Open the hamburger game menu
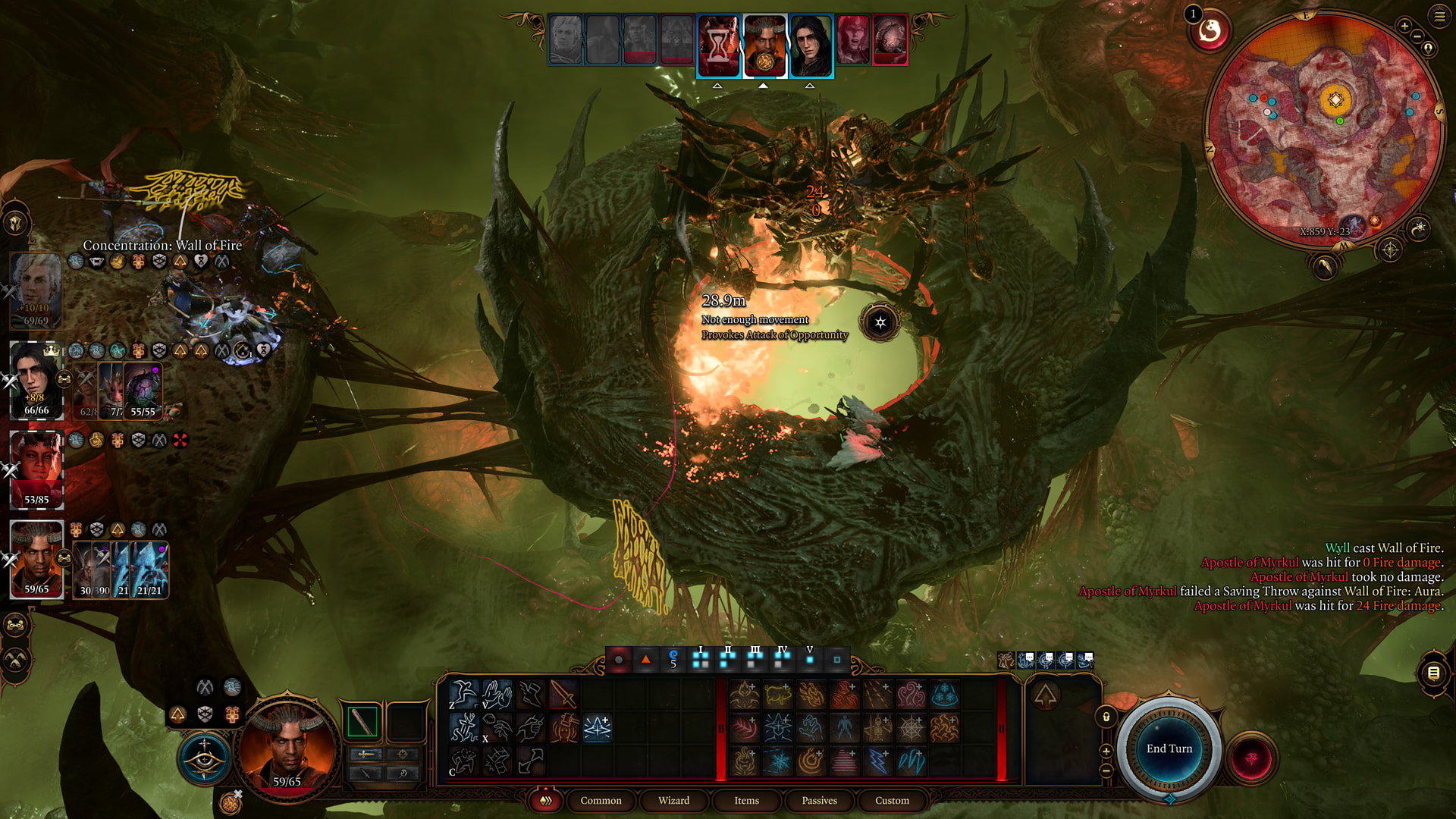 click(1439, 16)
